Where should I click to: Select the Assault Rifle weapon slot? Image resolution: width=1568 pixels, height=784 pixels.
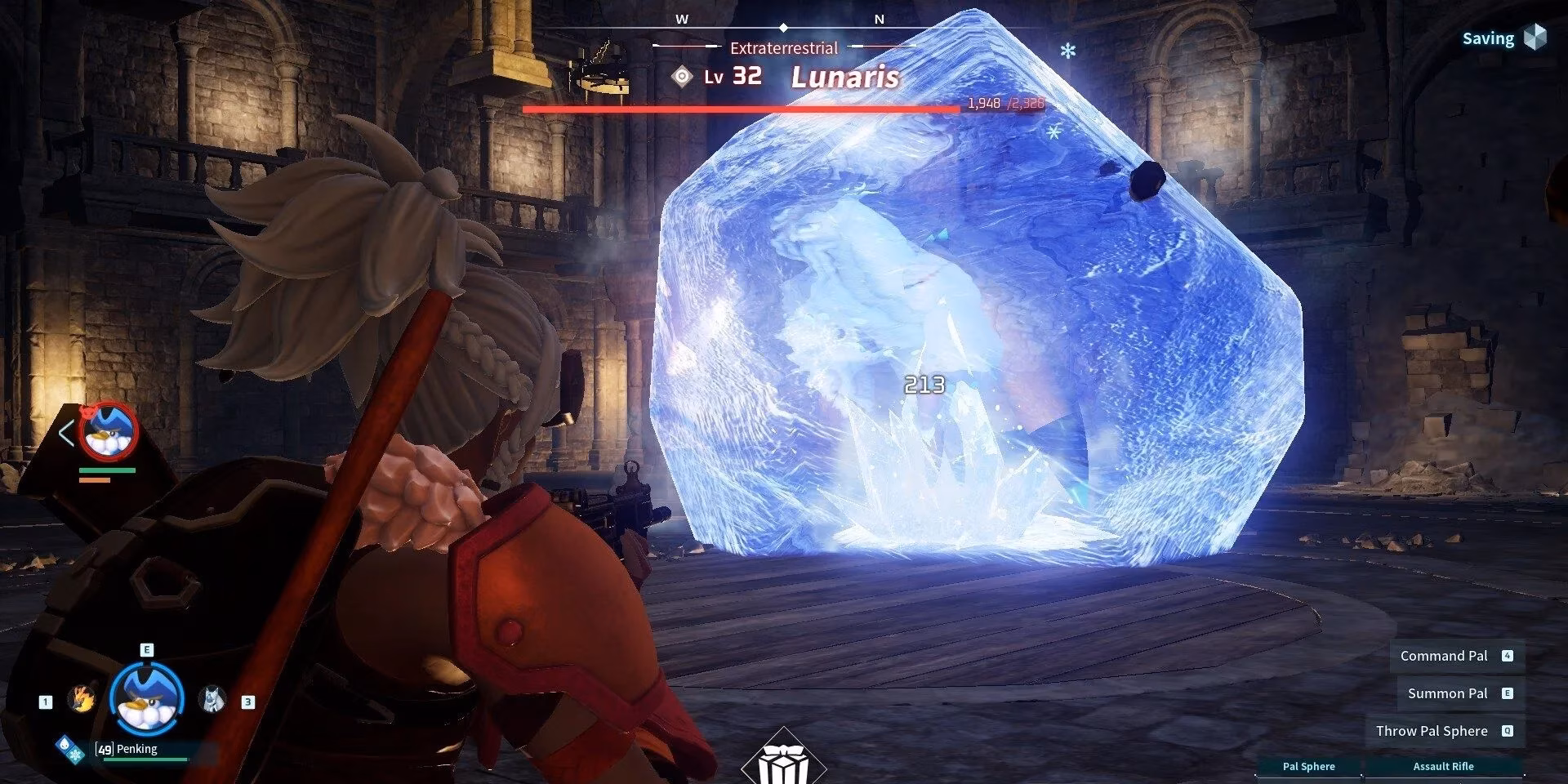(1443, 766)
